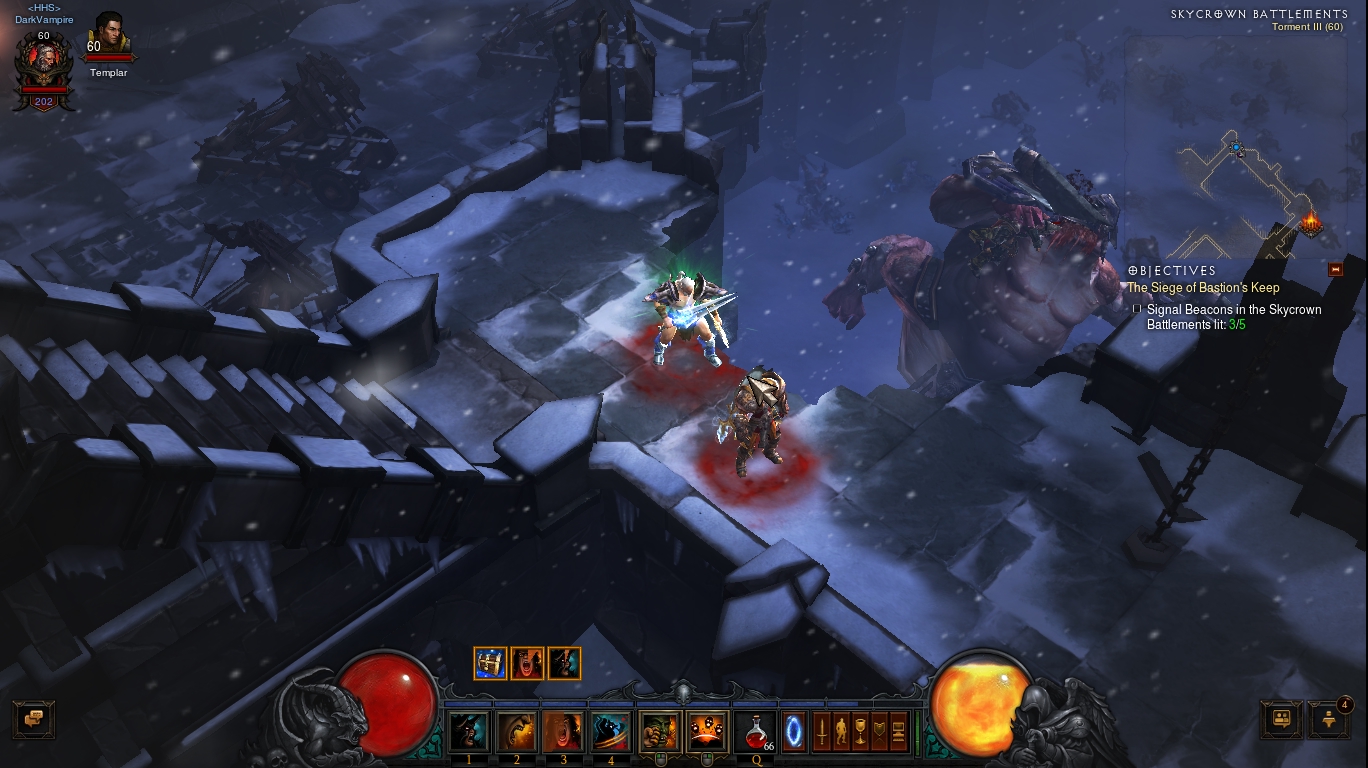Screen dimensions: 1368x768
Task: Activate the skill in hotbar slot 1
Action: (x=468, y=732)
